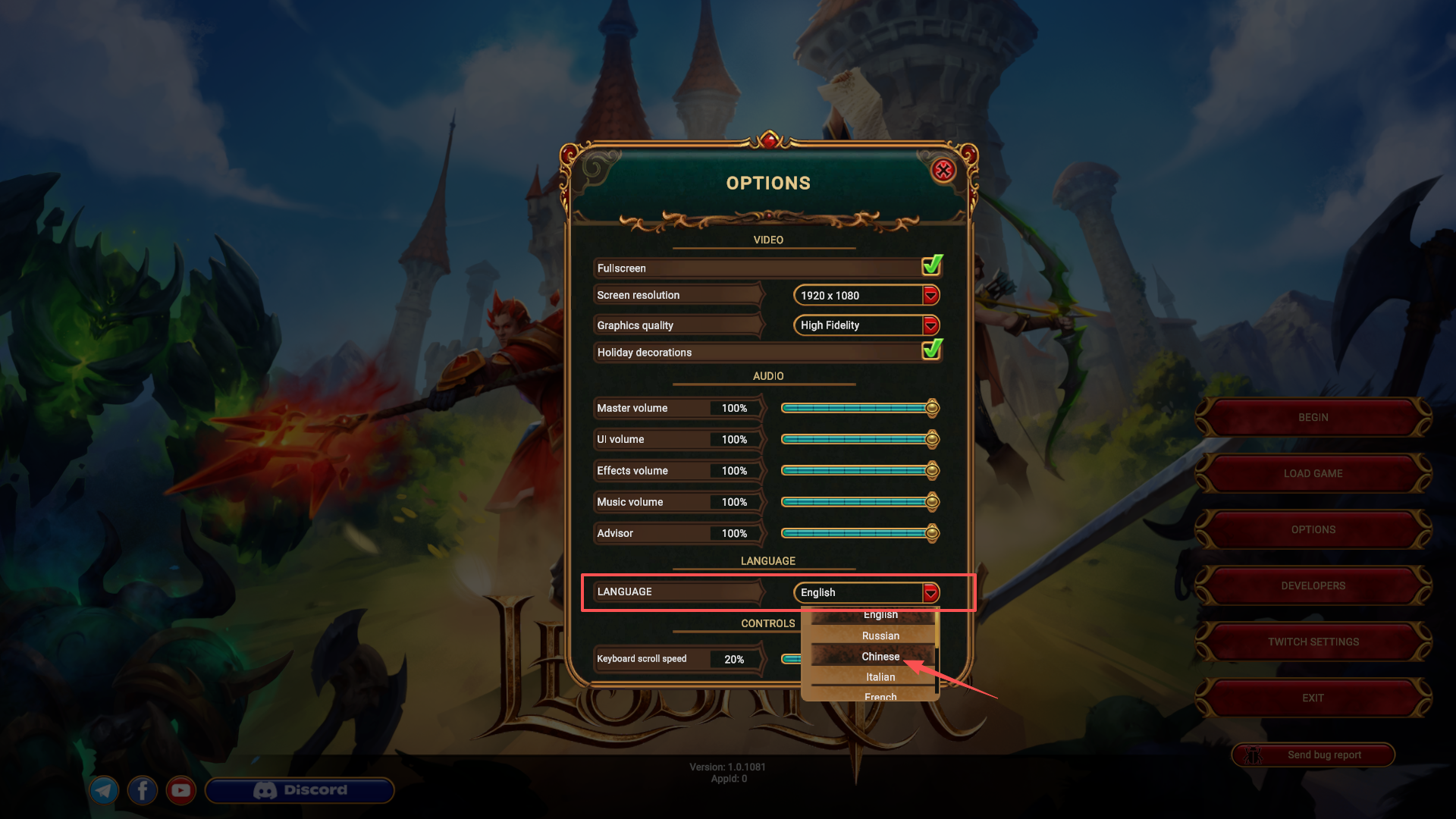The height and width of the screenshot is (819, 1456).
Task: Show the Developers screen
Action: pyautogui.click(x=1313, y=585)
